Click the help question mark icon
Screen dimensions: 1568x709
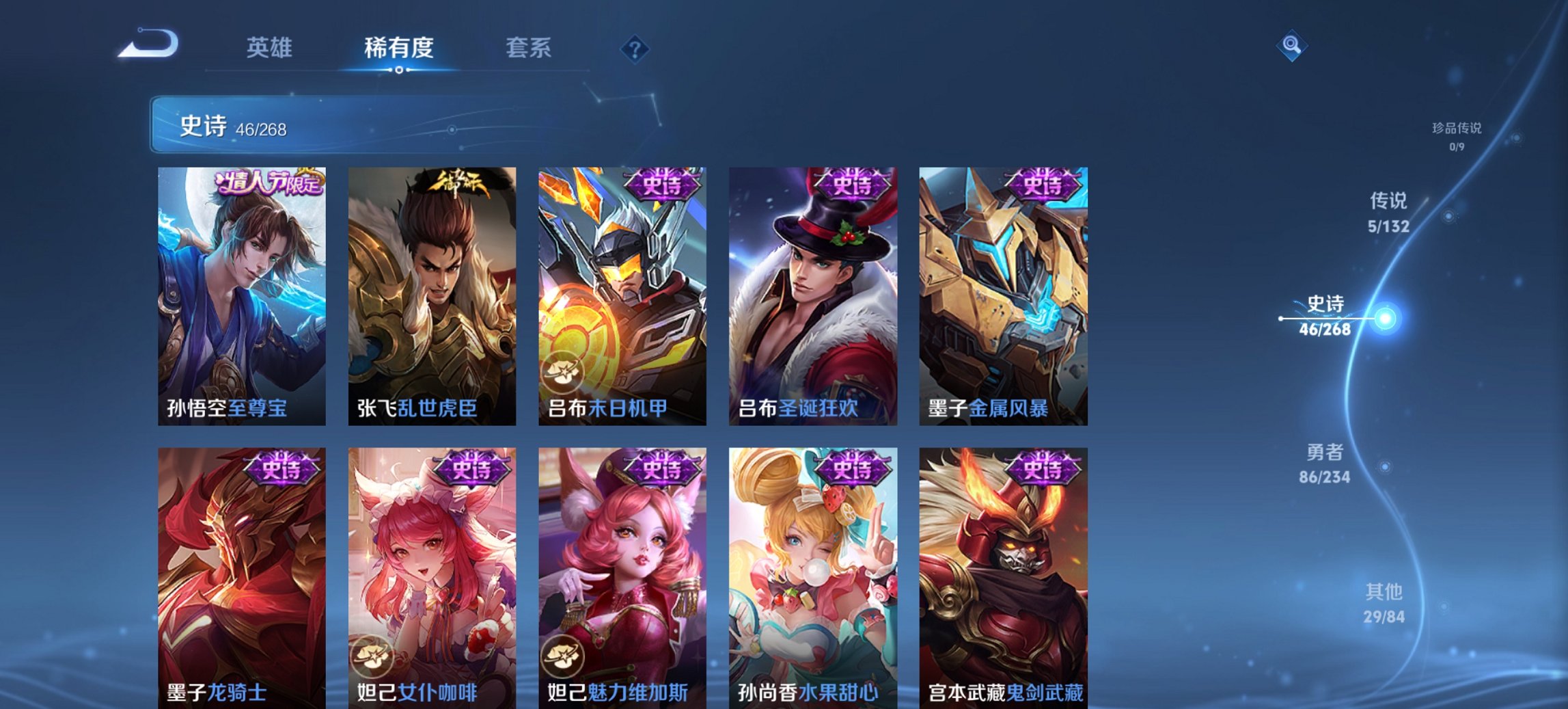tap(634, 48)
